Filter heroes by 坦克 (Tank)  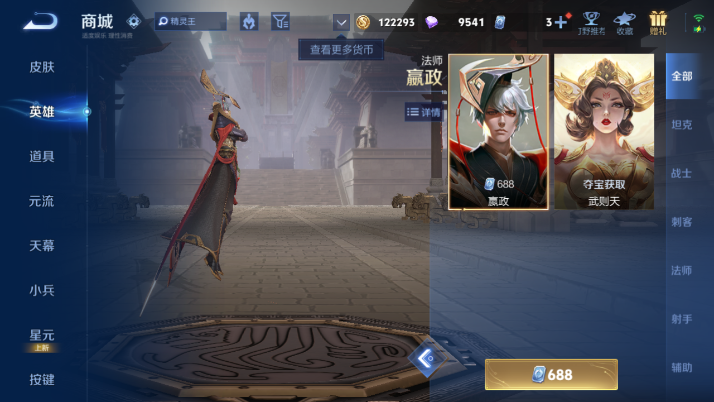(x=681, y=125)
